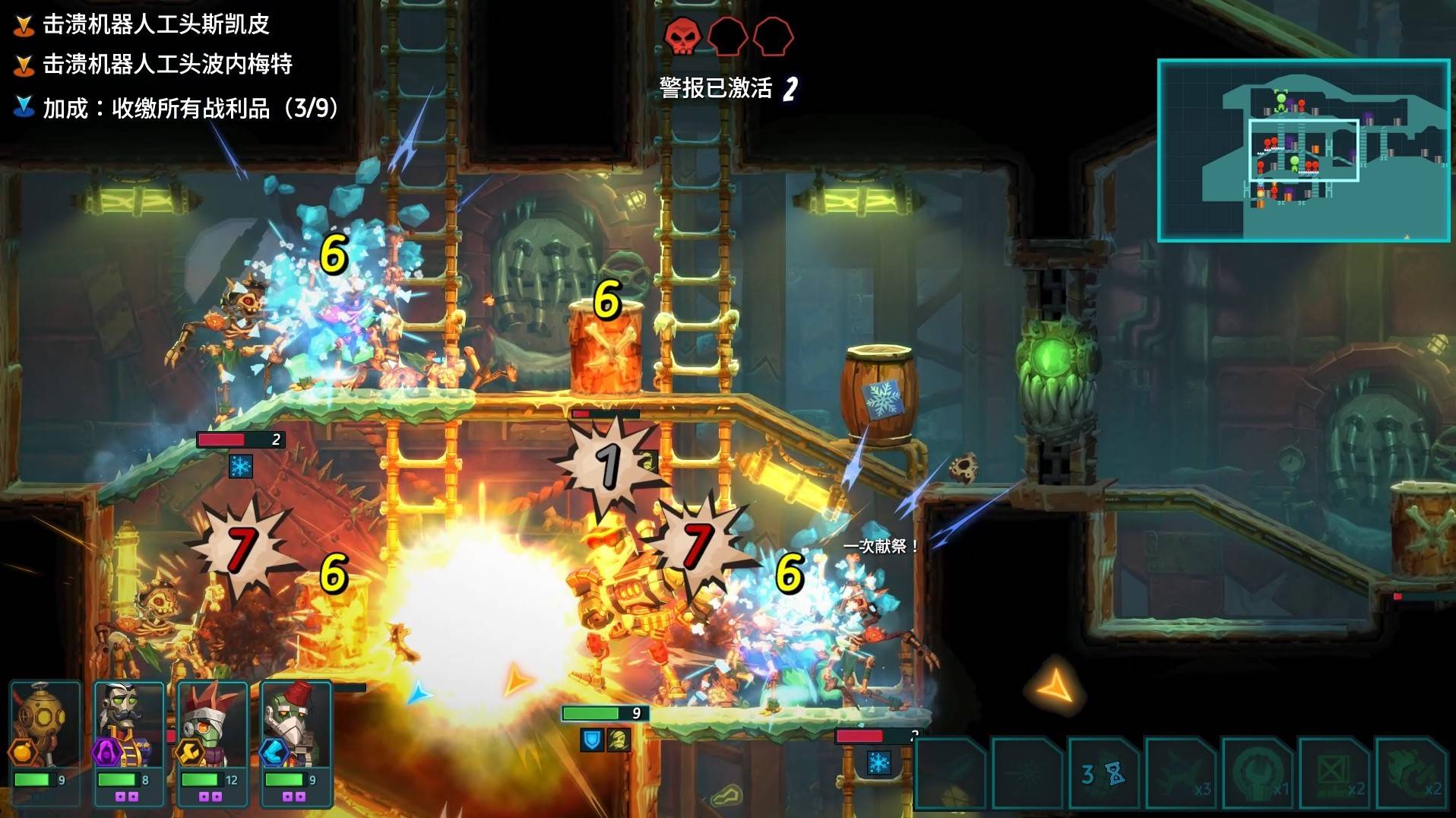Image resolution: width=1456 pixels, height=818 pixels.
Task: Select the collect all loot bonus objective
Action: point(190,108)
